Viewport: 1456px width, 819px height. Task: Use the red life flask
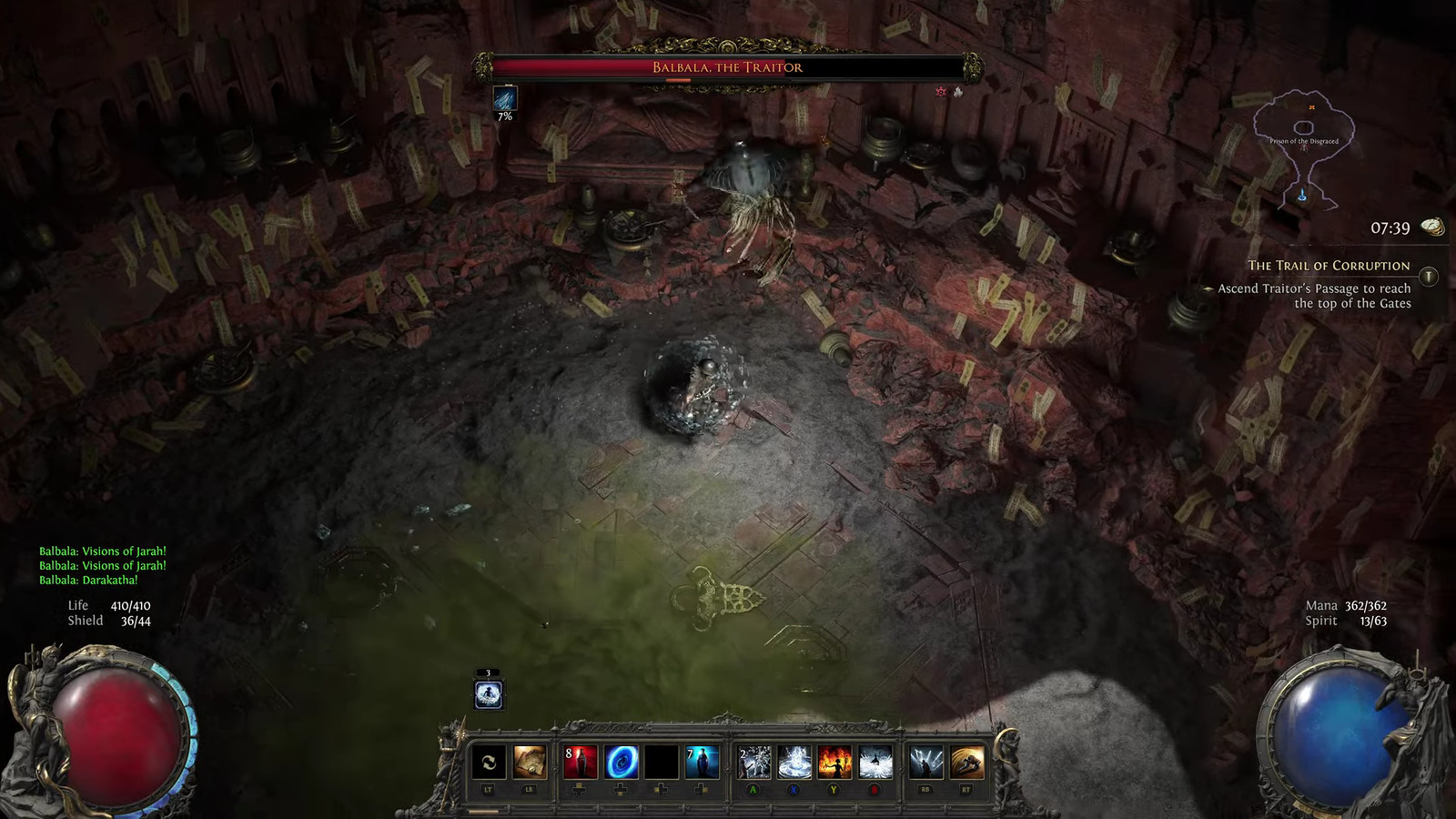[580, 763]
